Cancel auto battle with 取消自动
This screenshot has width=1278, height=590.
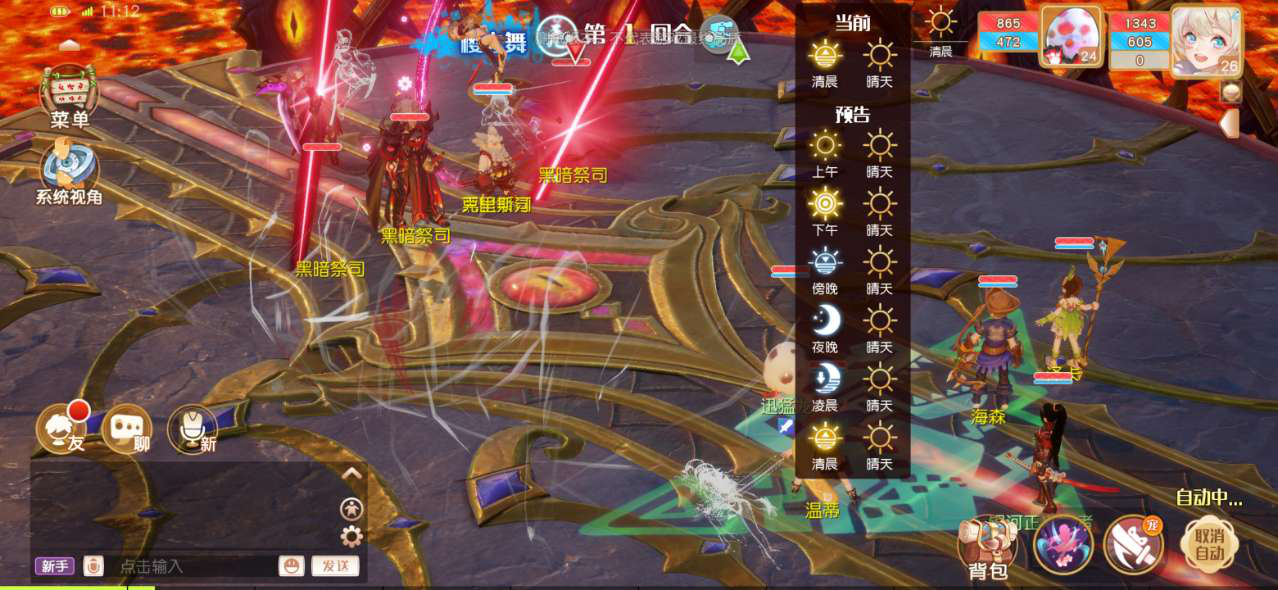tap(1210, 543)
